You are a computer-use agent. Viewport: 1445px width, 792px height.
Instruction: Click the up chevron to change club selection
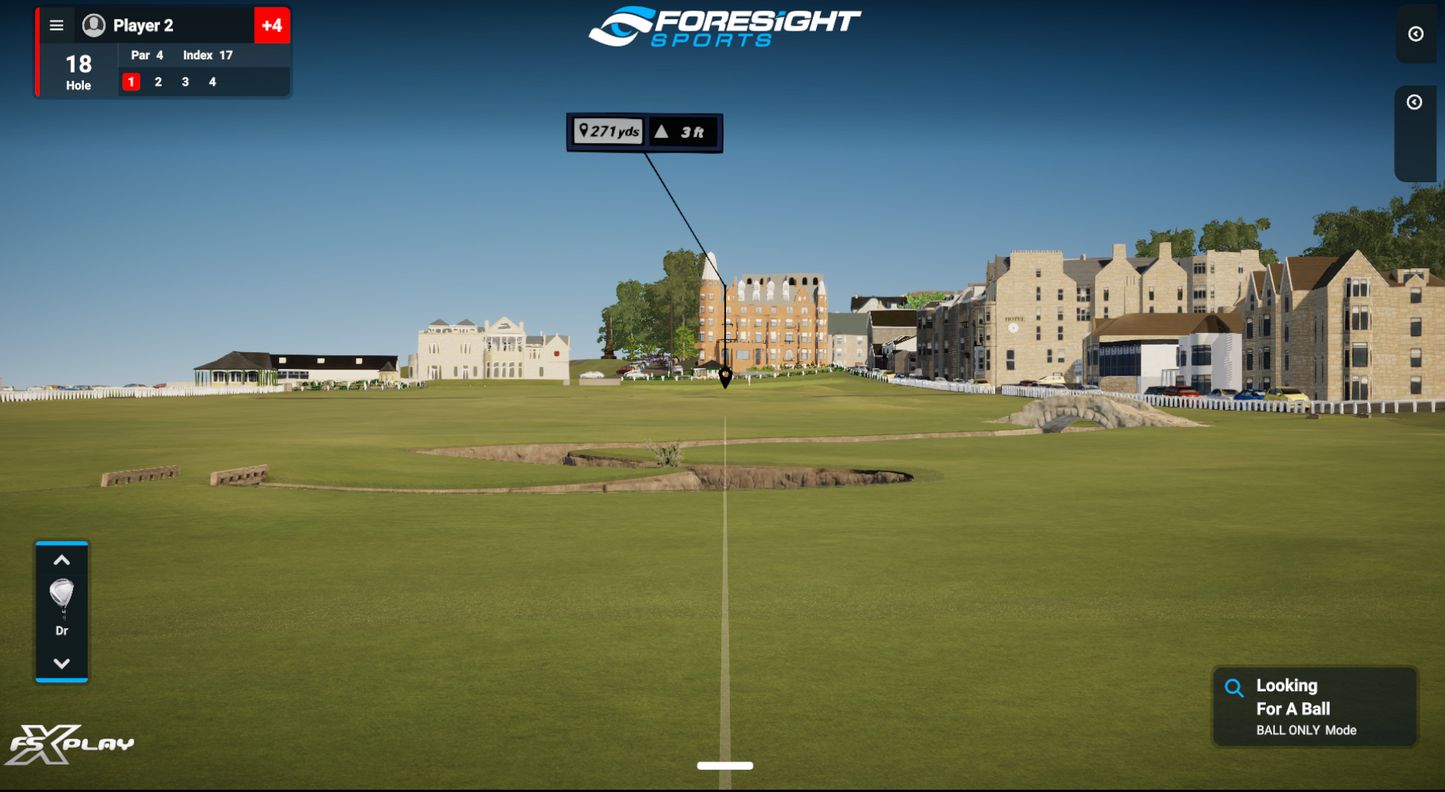[62, 560]
